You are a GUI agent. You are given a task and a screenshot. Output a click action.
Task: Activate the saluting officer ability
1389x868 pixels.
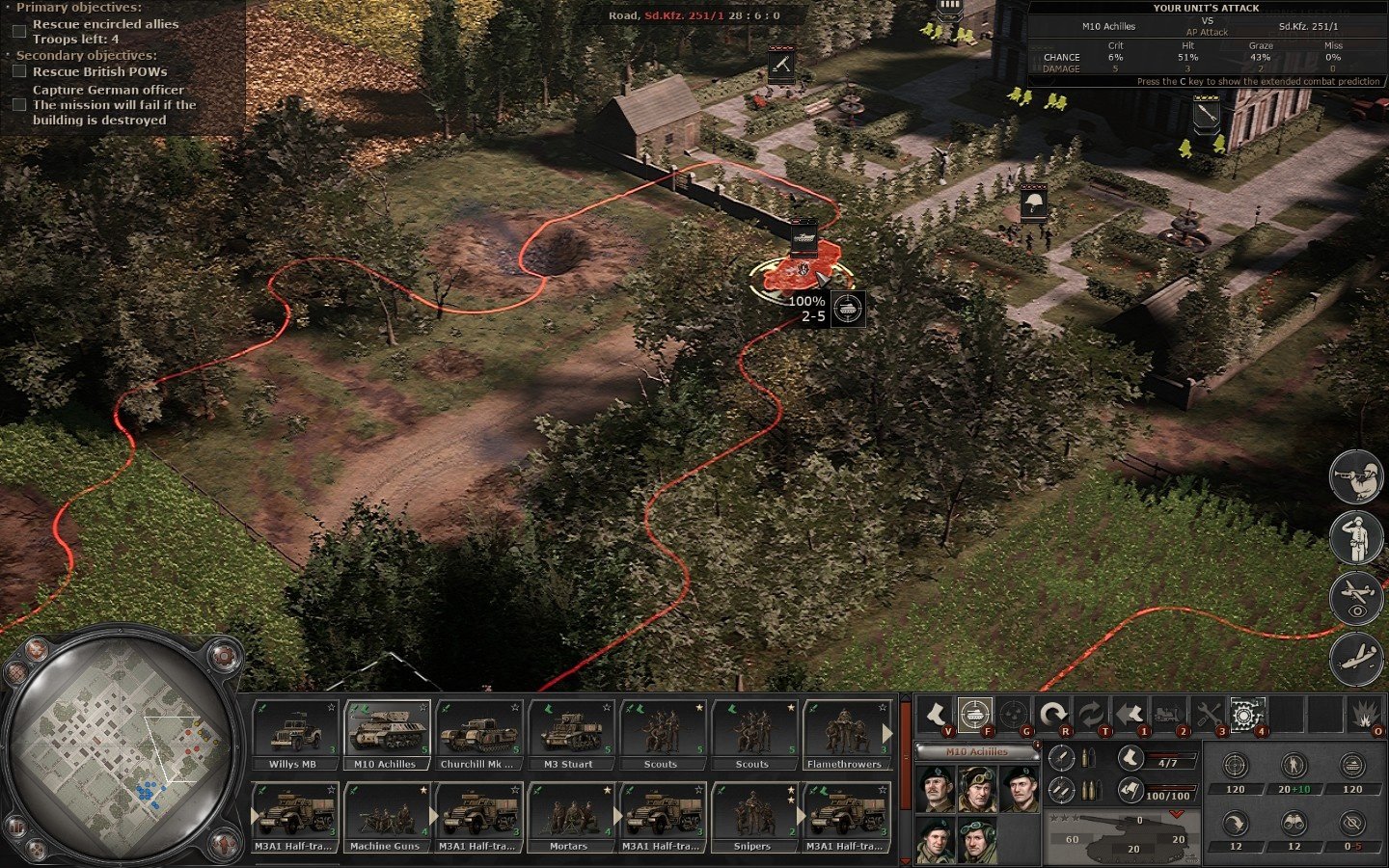(1356, 537)
